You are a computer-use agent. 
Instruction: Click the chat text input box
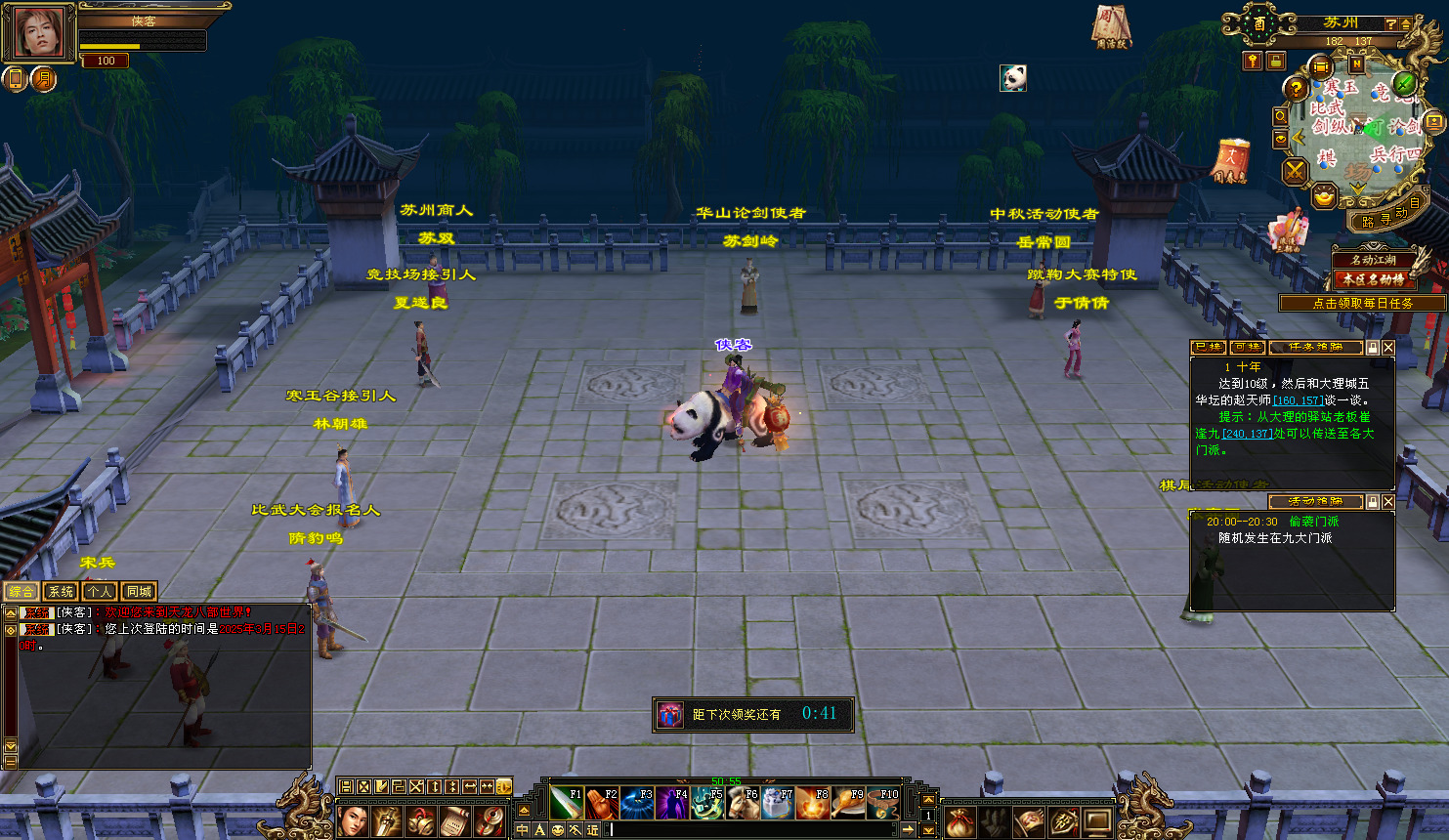[752, 829]
